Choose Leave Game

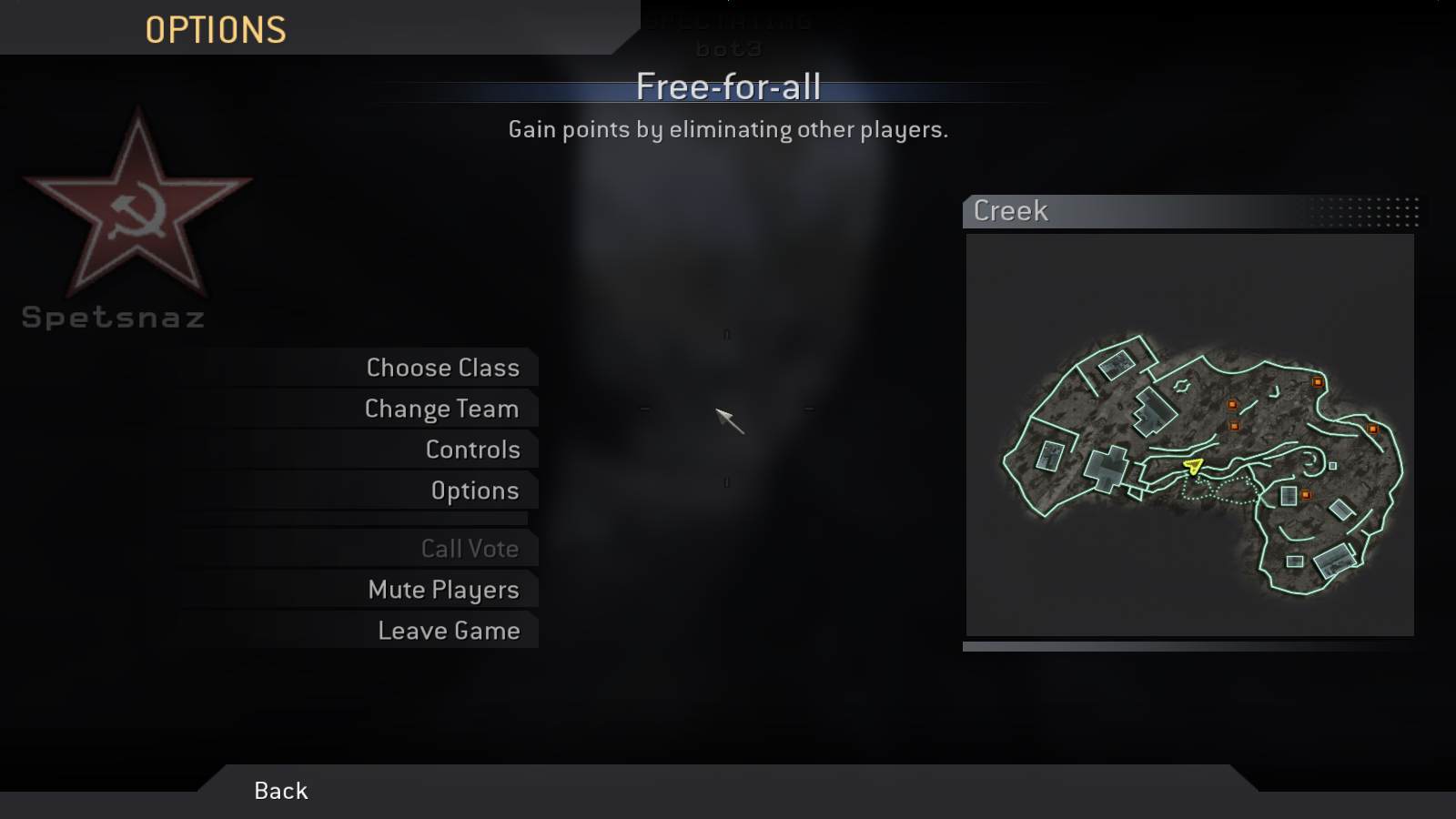coord(449,631)
